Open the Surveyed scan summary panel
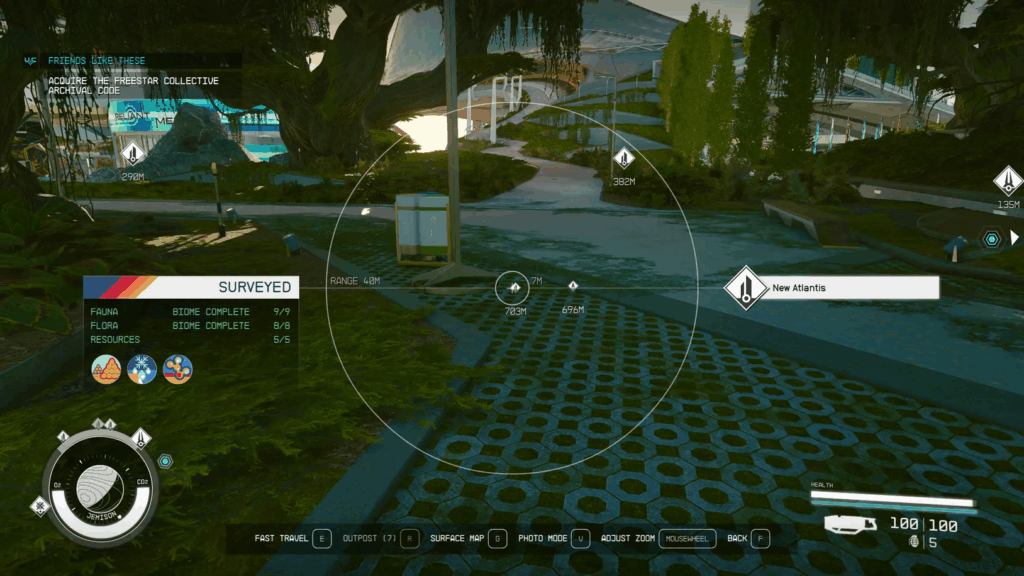 (190, 287)
